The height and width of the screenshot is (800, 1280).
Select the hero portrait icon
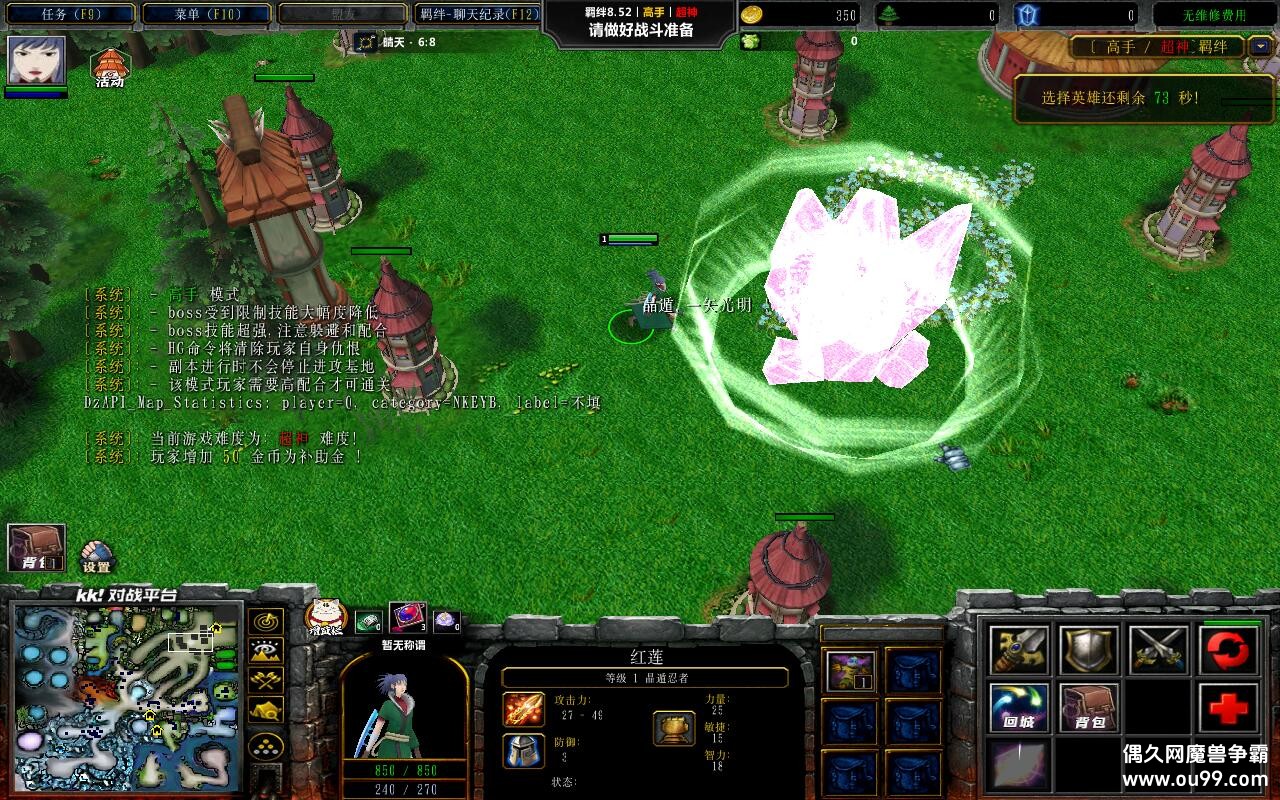(x=37, y=61)
